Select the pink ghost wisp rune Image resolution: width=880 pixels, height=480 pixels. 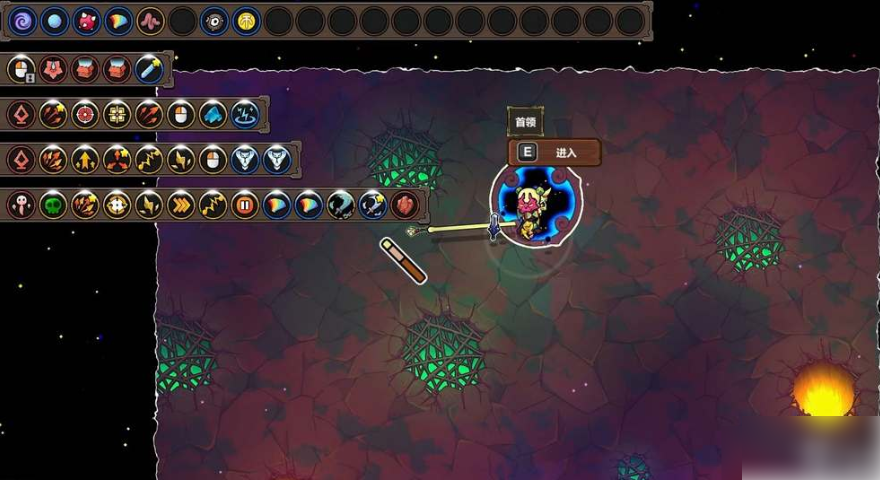click(21, 206)
